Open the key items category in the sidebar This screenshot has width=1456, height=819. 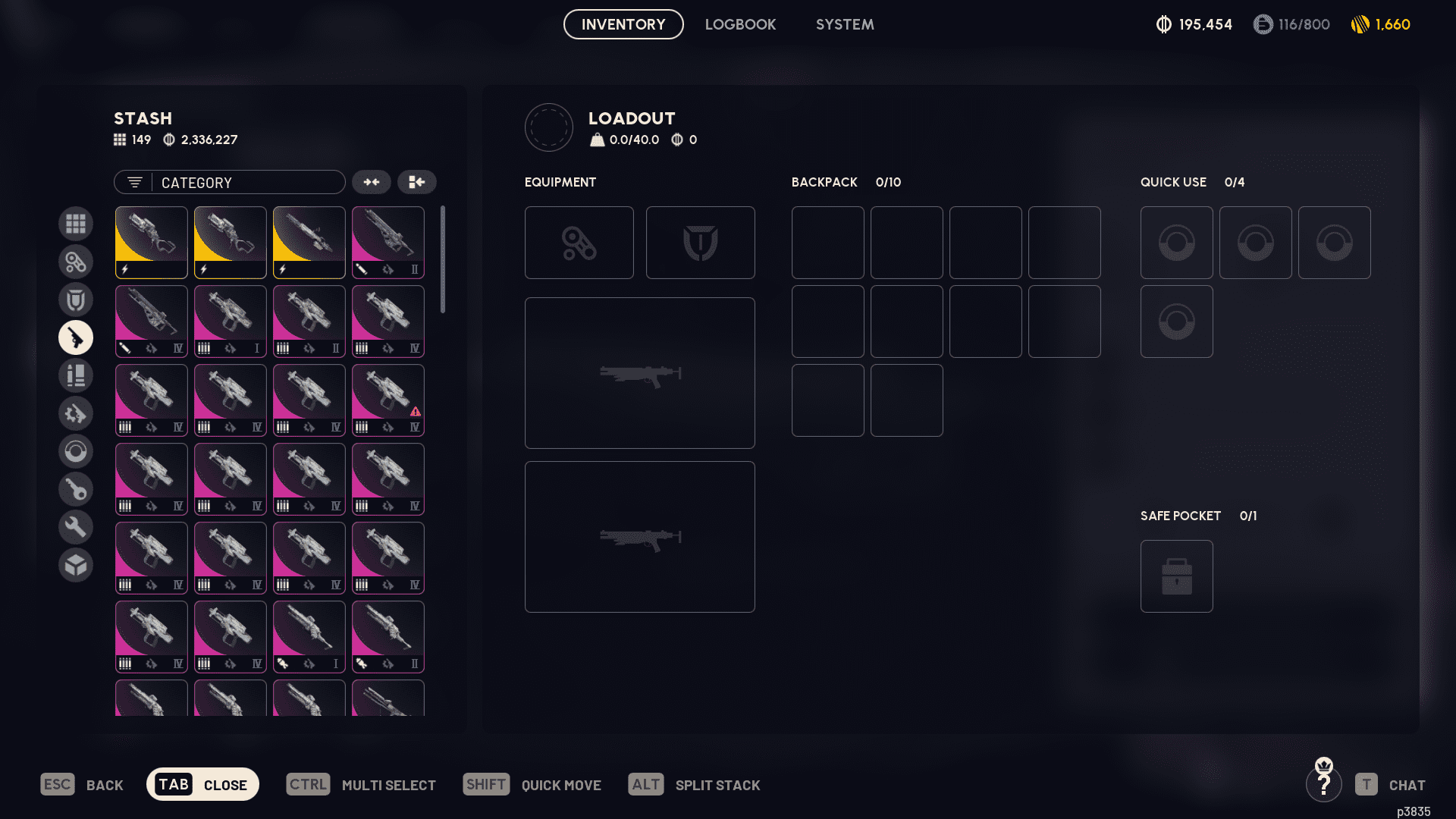(x=76, y=489)
